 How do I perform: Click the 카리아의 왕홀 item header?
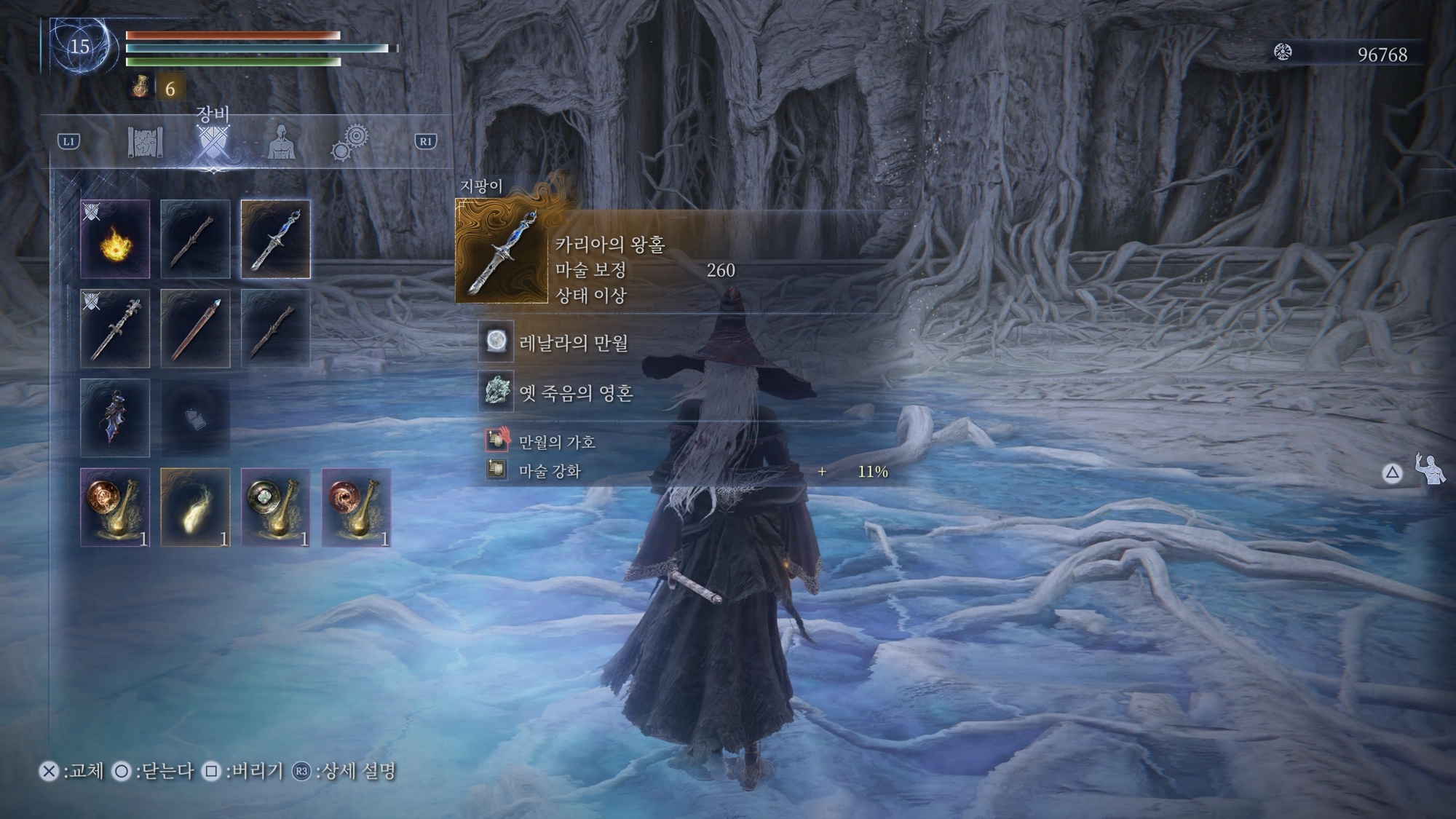click(610, 245)
